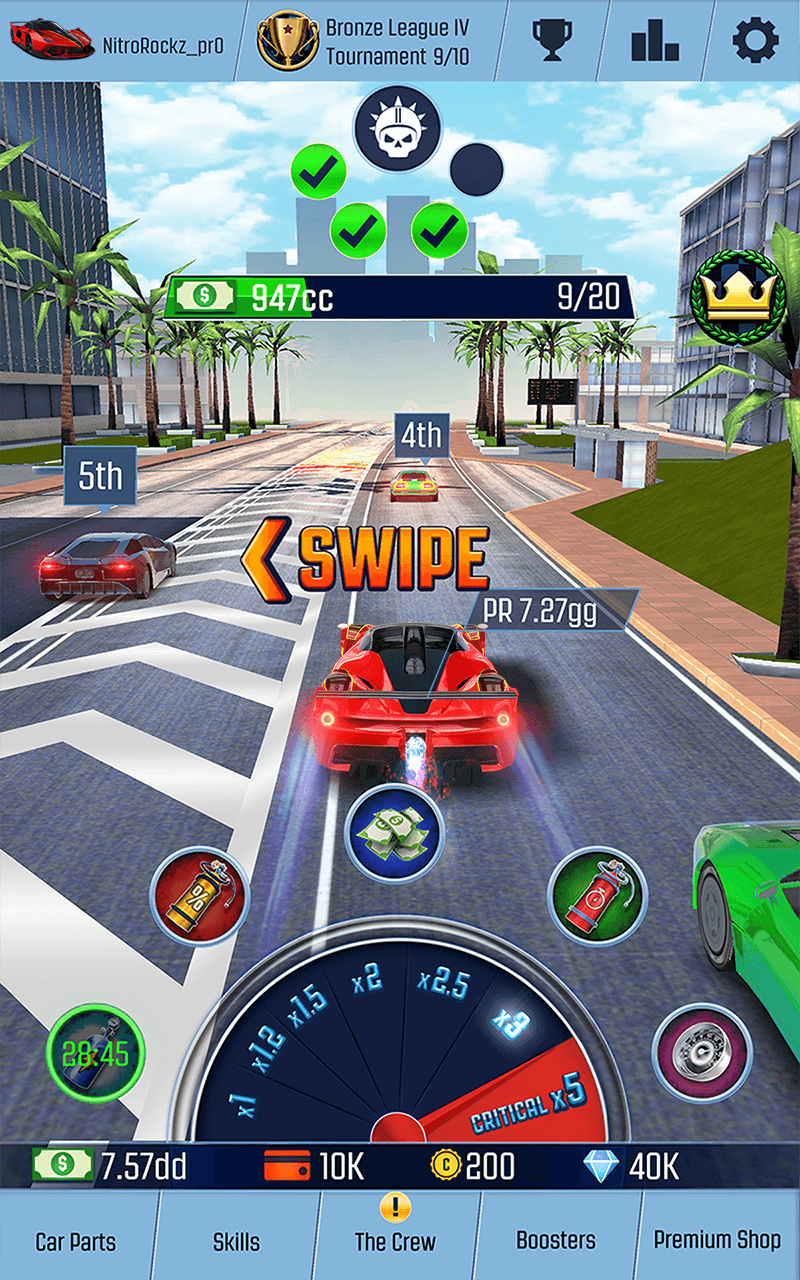Switch to the Car Parts tab

[76, 1241]
